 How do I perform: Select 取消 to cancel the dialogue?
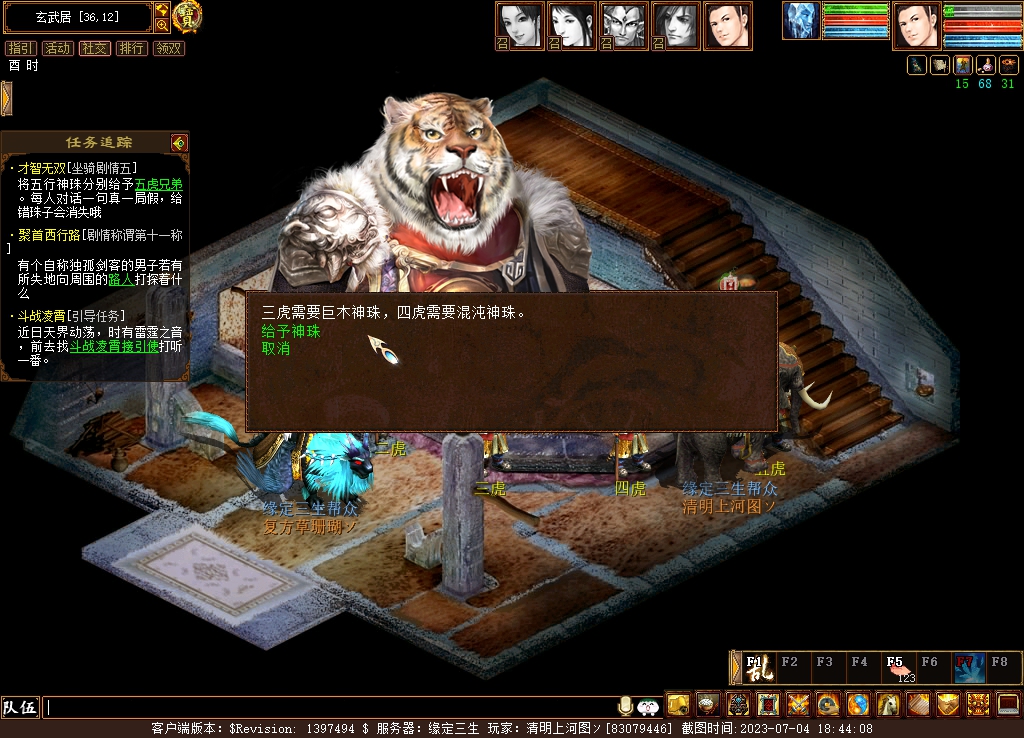(x=276, y=349)
